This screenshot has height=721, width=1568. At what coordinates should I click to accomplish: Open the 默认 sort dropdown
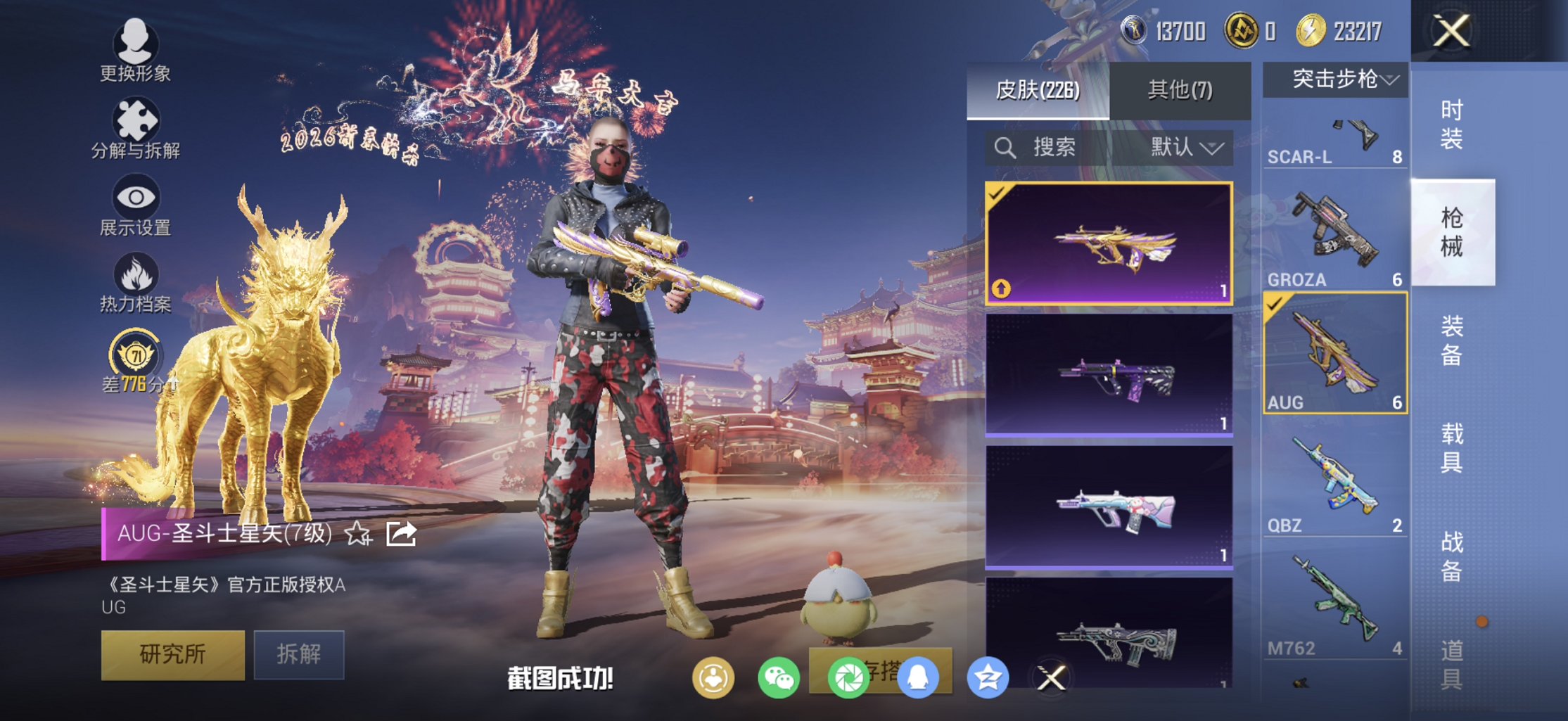(1186, 148)
